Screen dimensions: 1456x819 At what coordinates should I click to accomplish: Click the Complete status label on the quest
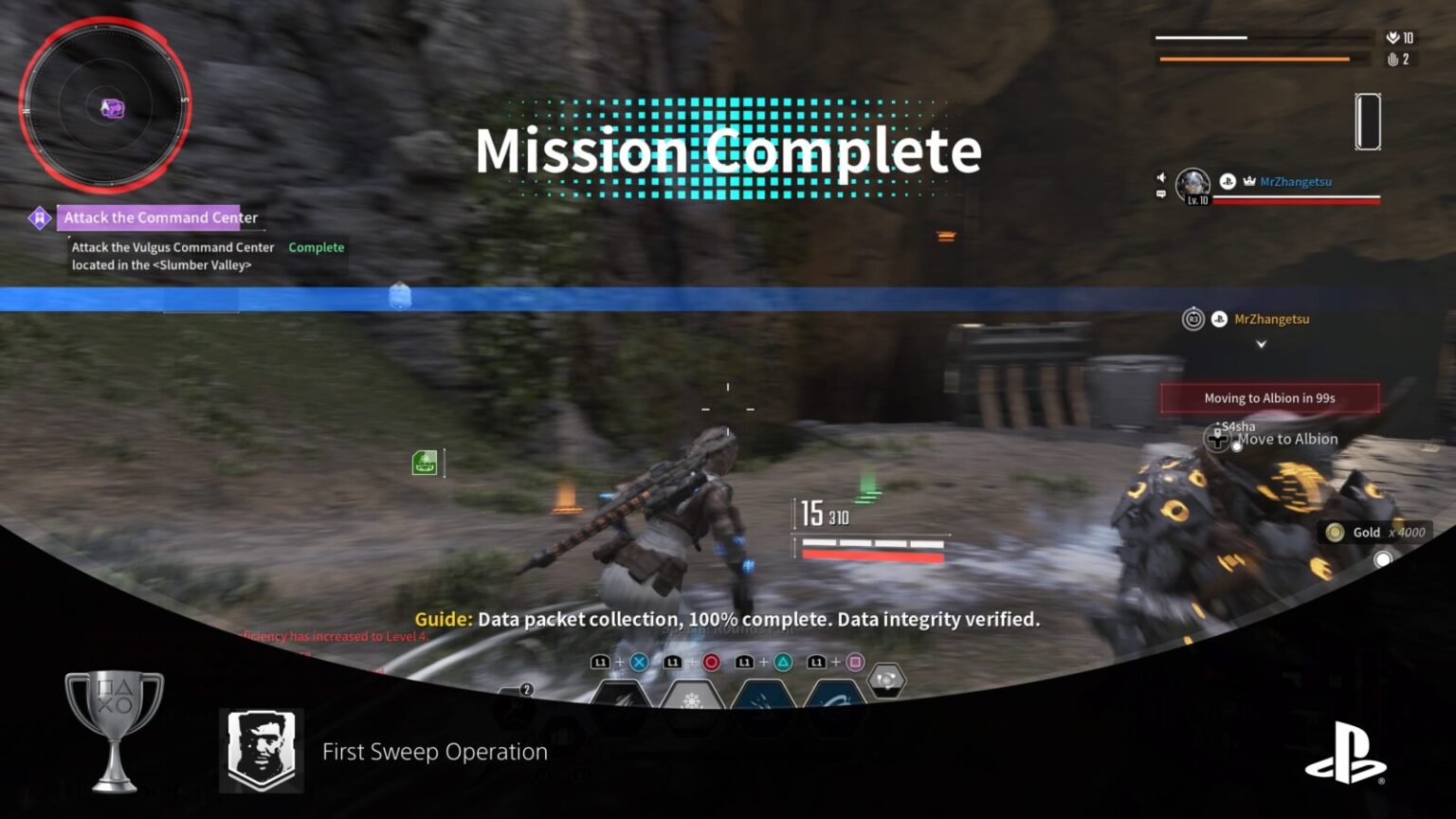316,246
